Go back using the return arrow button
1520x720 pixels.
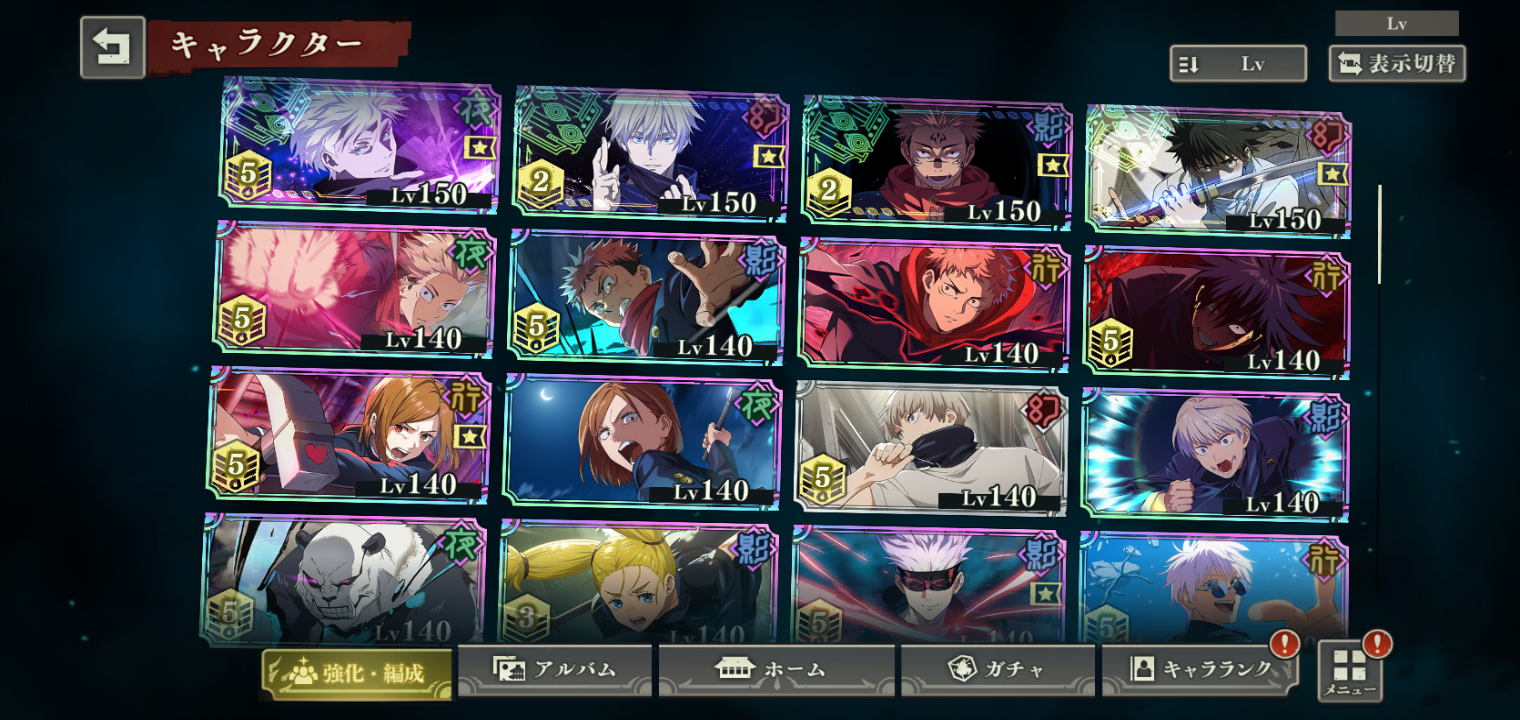(112, 47)
